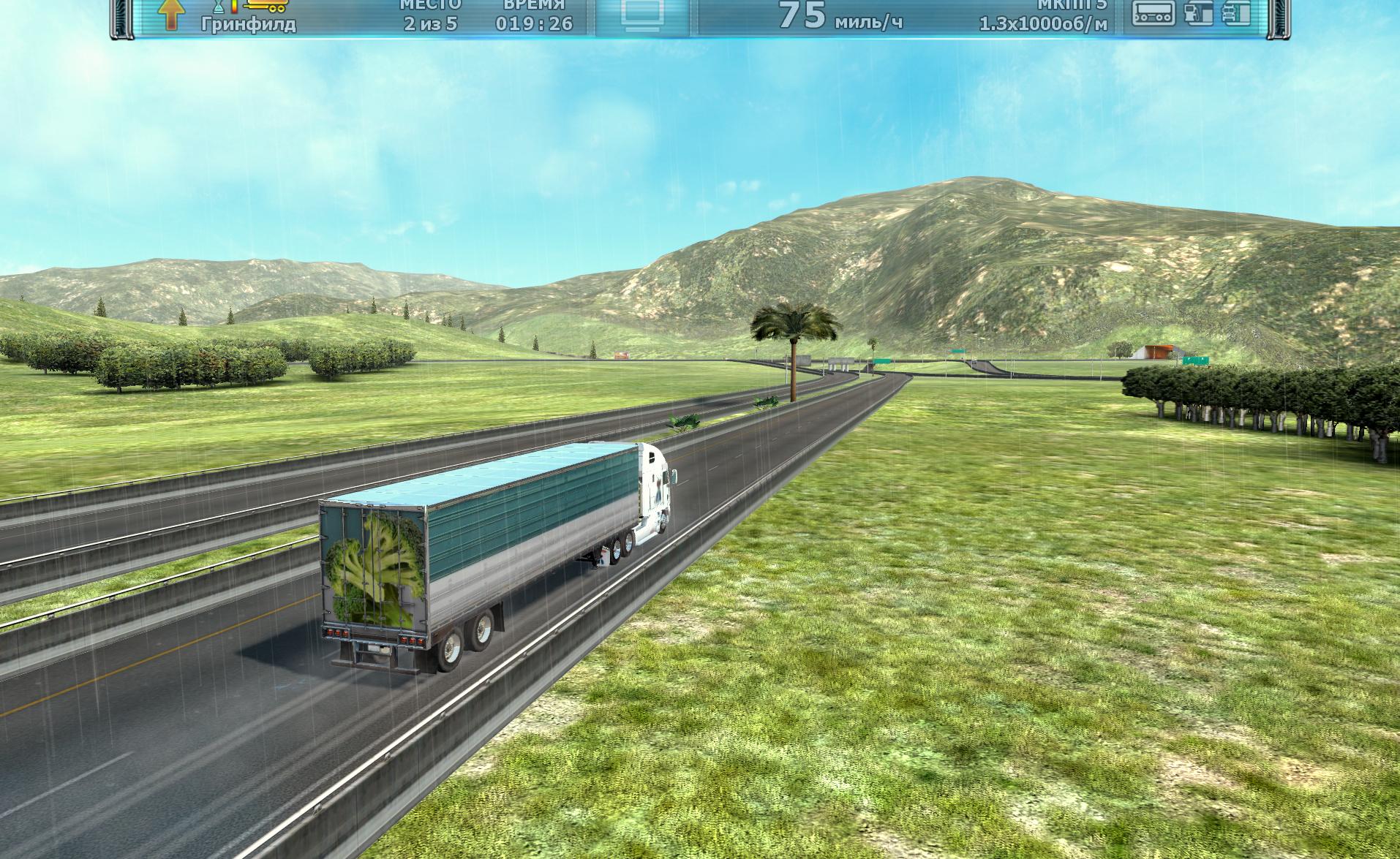Open the truck condition icon
Screen dimensions: 1400x859
1236,13
